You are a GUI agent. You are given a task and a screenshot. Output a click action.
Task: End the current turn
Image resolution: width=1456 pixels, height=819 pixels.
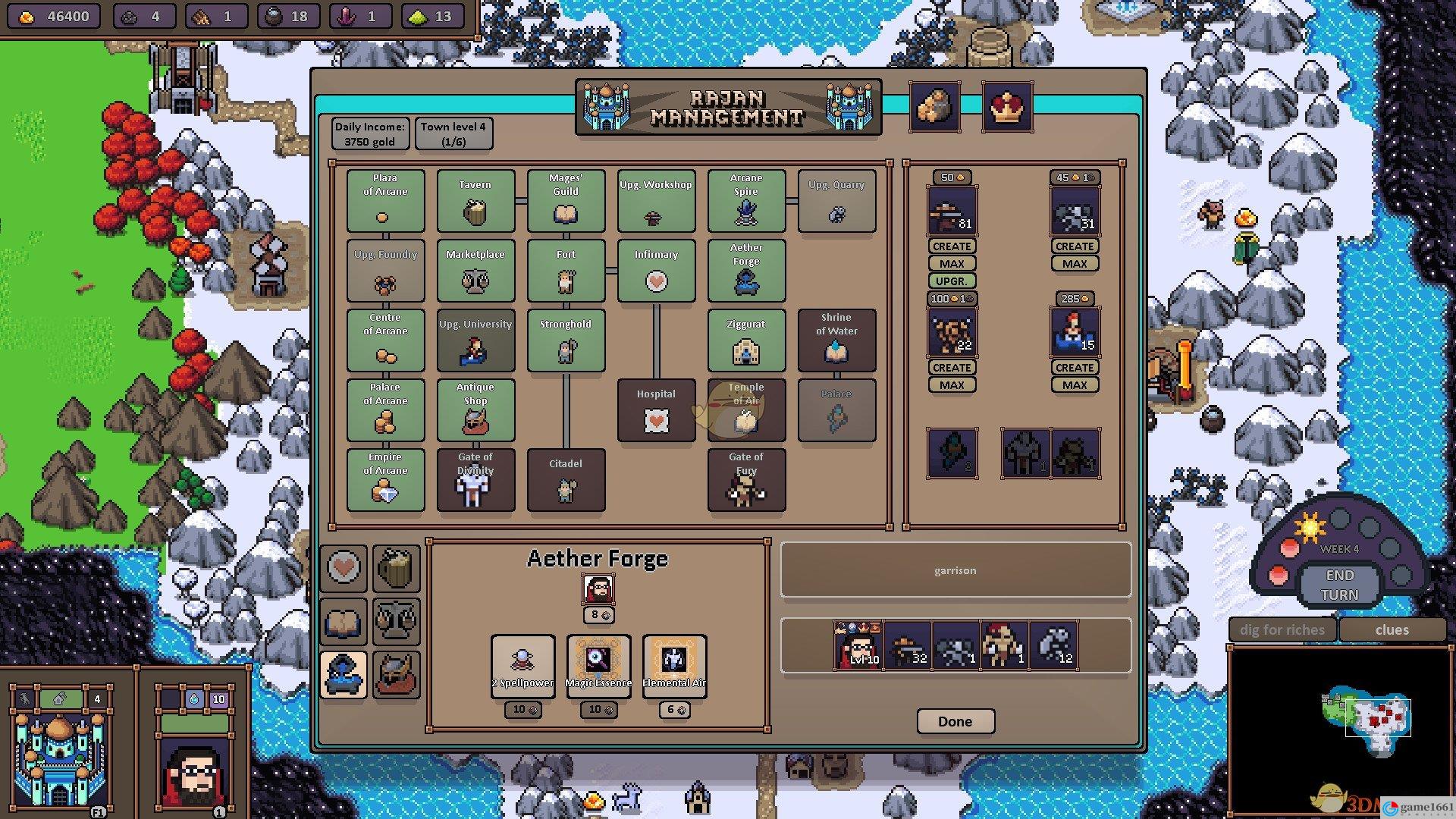(1339, 585)
